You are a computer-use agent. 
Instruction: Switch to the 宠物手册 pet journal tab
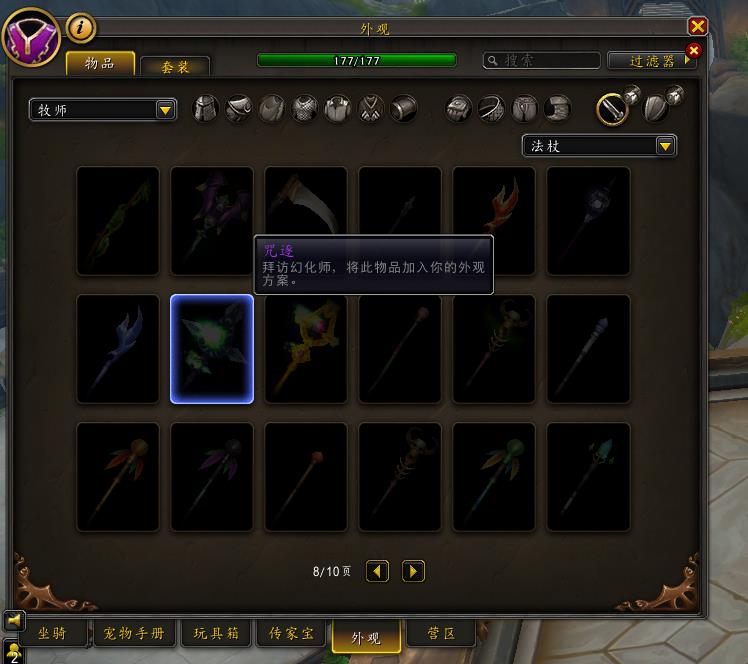pos(134,634)
